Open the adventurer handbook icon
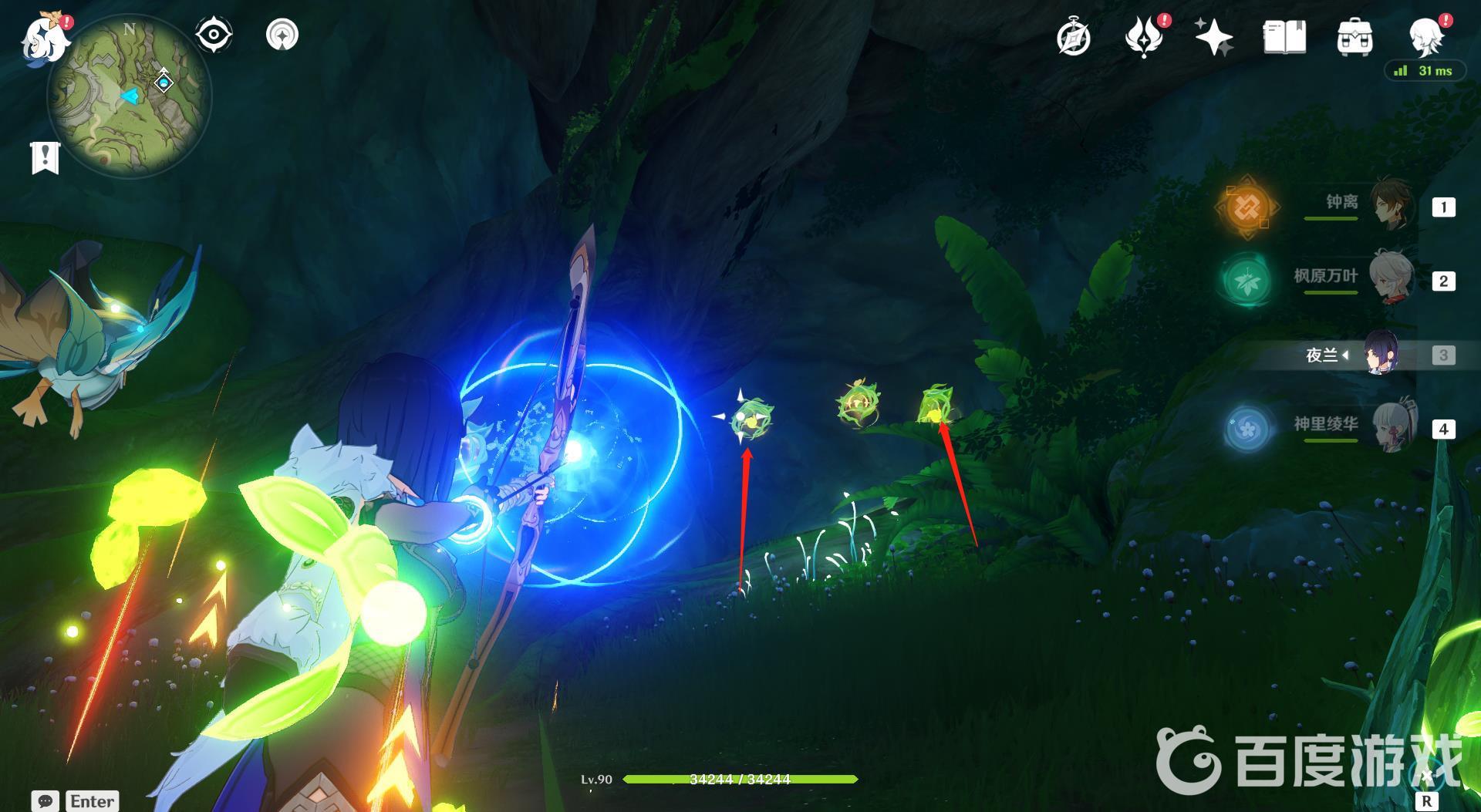The width and height of the screenshot is (1481, 812). click(1284, 37)
